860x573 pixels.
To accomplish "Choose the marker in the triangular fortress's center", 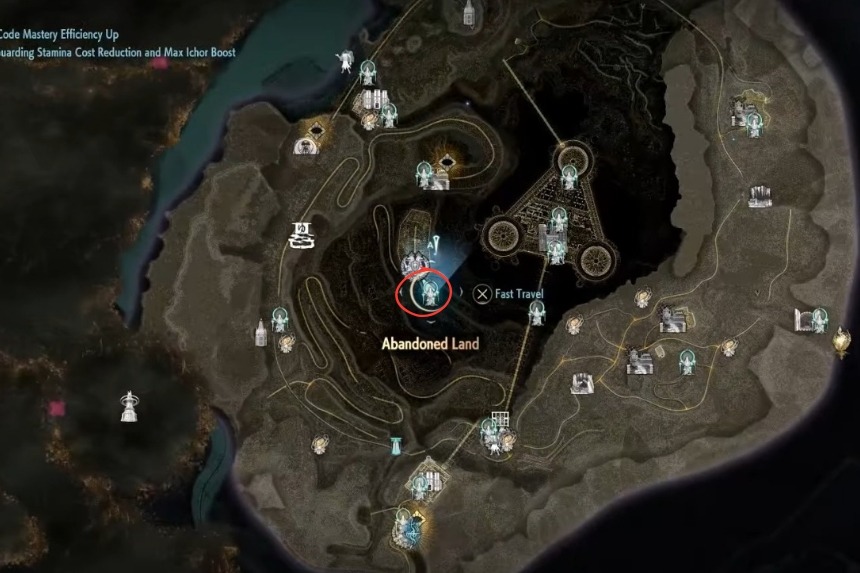I will click(555, 244).
